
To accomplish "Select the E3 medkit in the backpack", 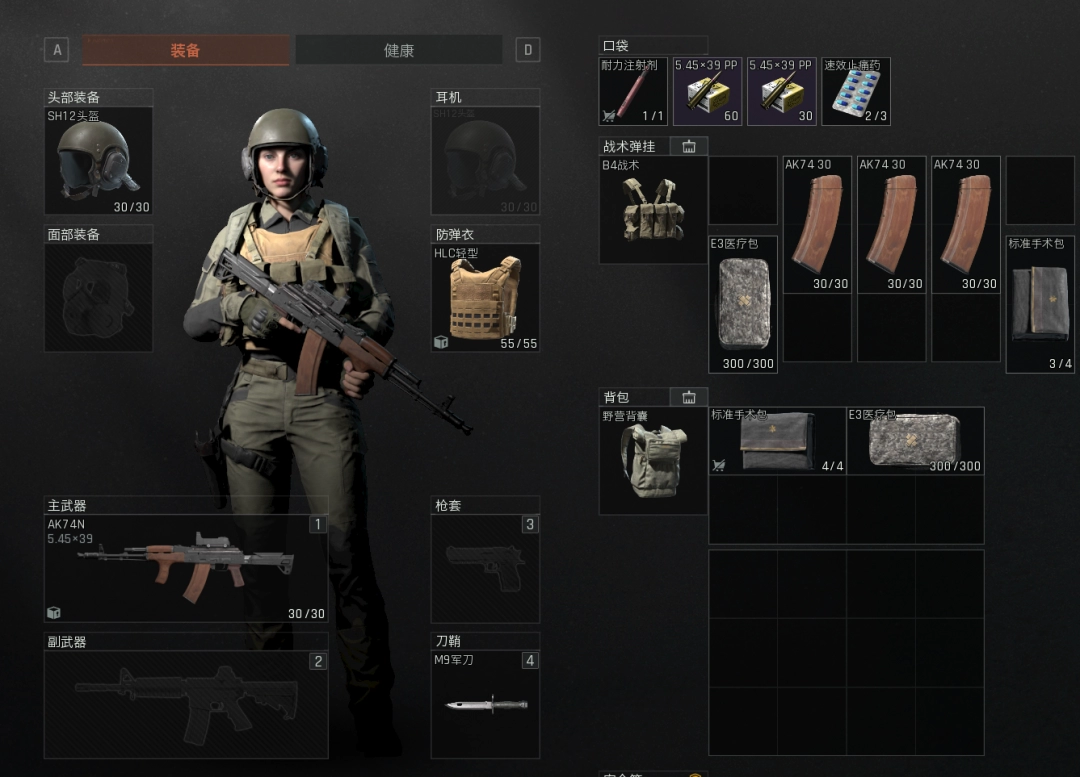I will click(915, 441).
